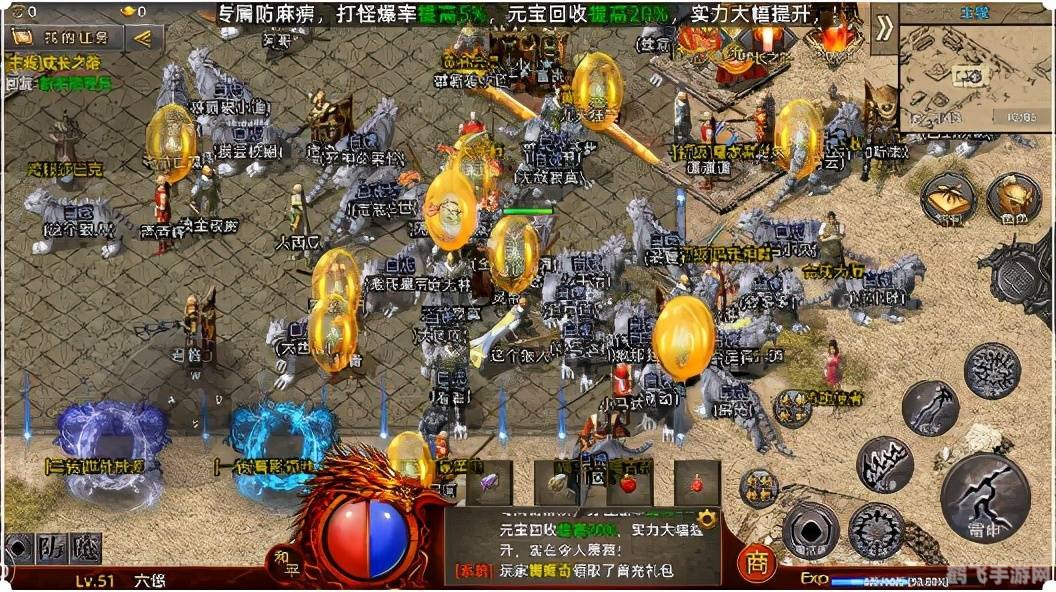Open the quest tracker panel header
Screen dimensions: 1056x592
pyautogui.click(x=67, y=38)
